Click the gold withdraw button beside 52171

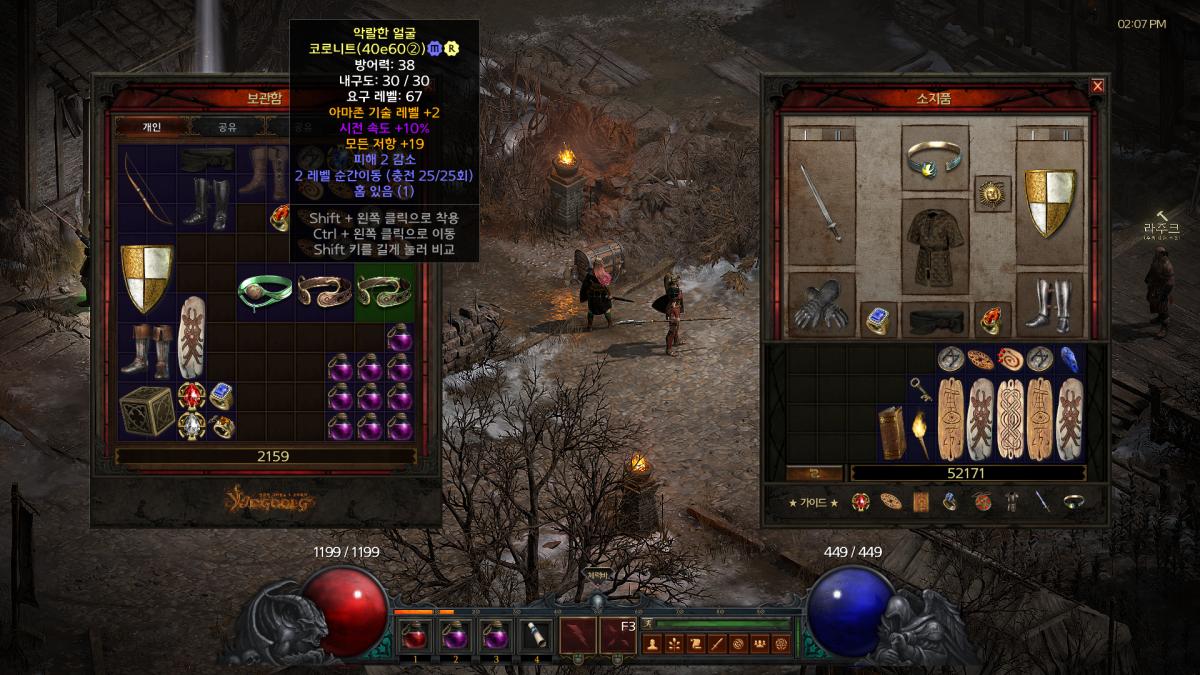tap(814, 473)
